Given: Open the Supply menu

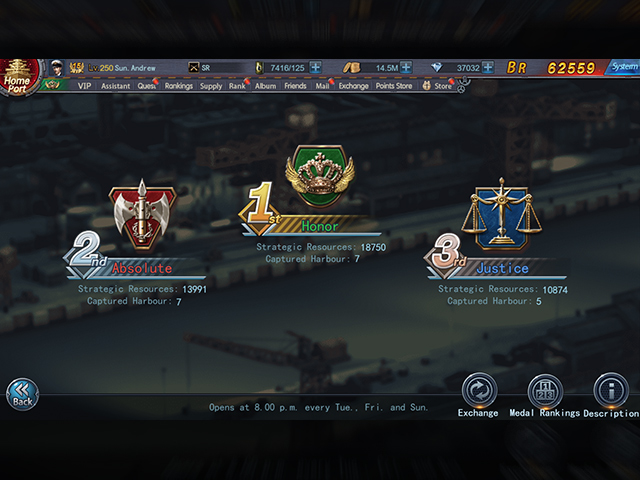Looking at the screenshot, I should click(211, 86).
